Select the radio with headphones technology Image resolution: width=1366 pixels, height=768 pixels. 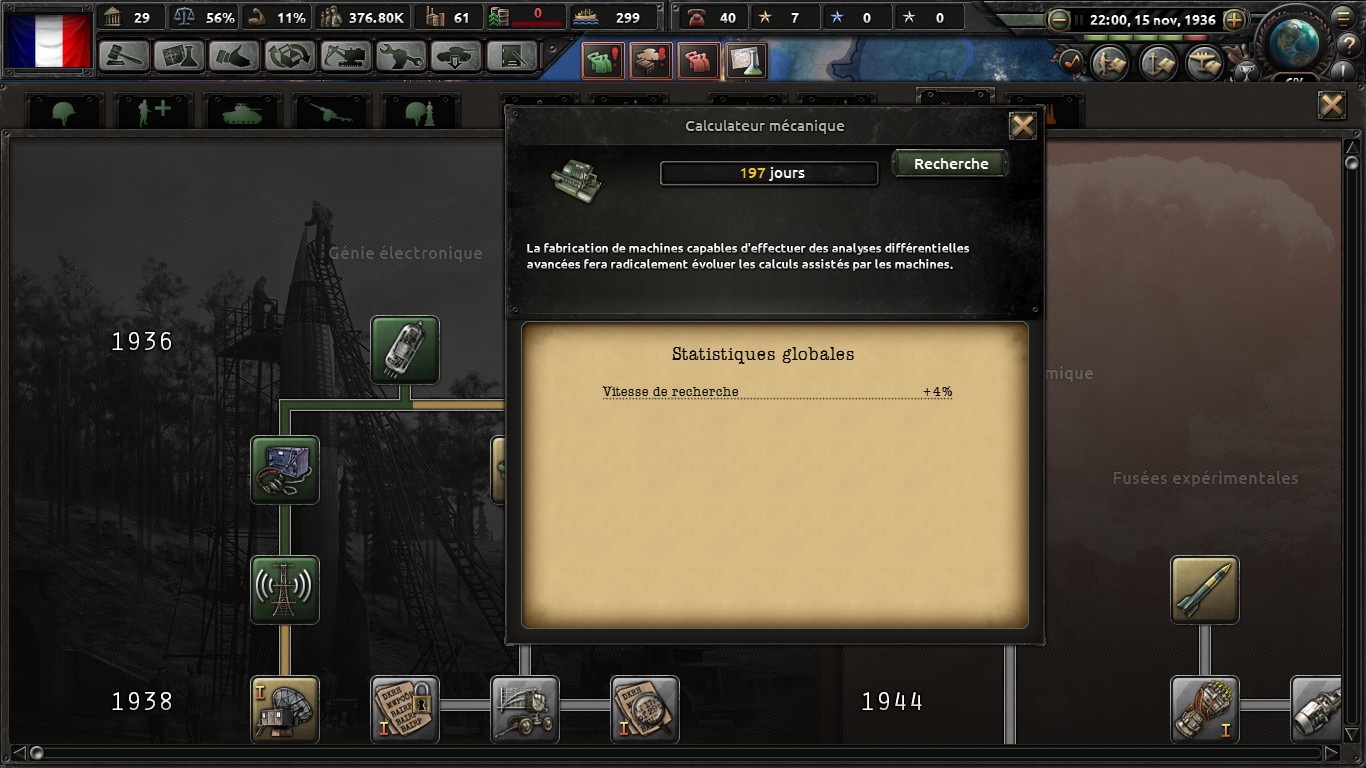(x=285, y=470)
